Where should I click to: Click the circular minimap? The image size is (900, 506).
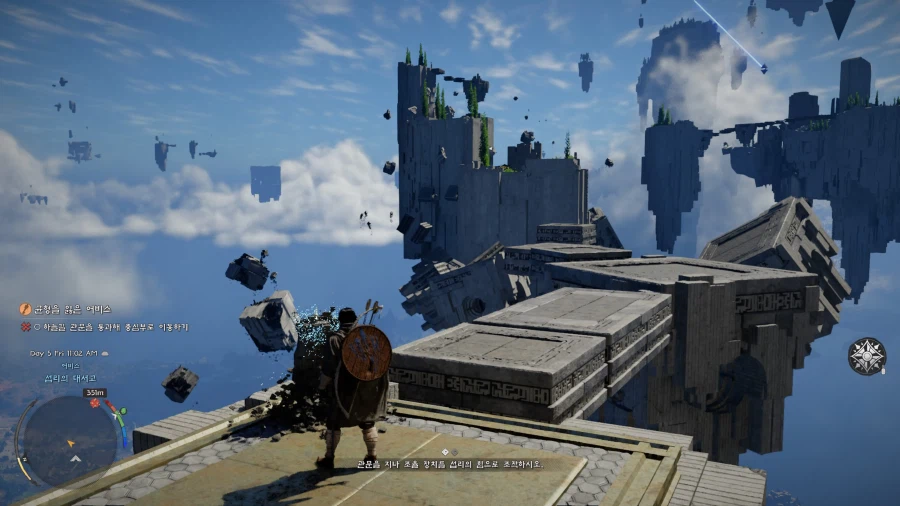pos(70,440)
